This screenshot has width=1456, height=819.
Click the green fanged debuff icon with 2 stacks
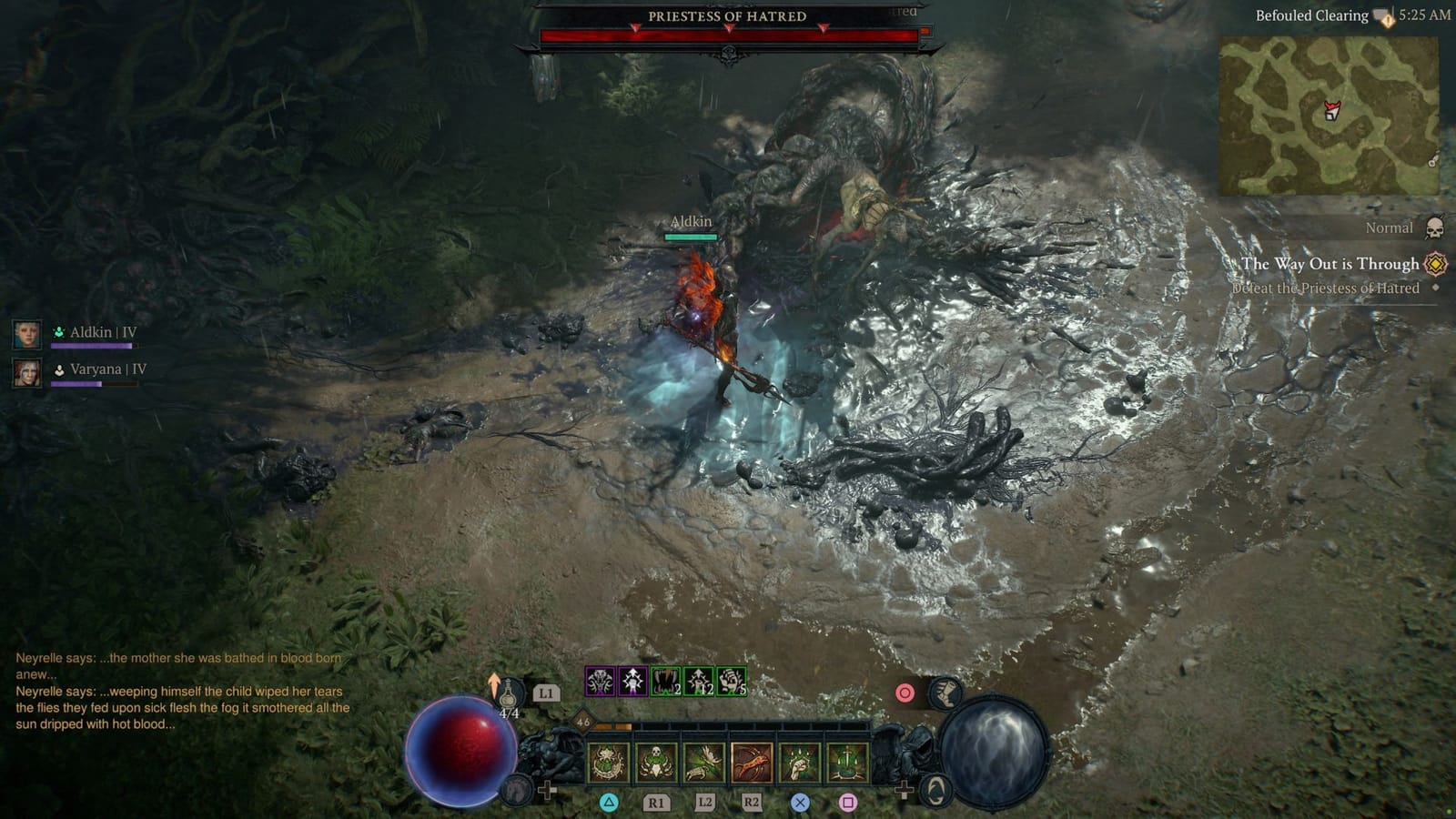tap(664, 681)
